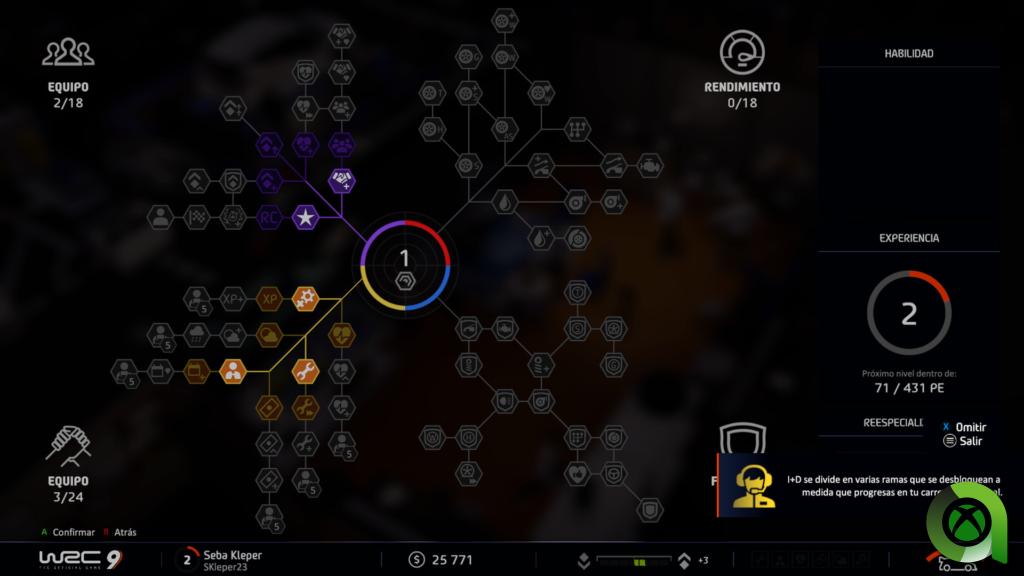
Task: Select the gray rain cloud skill node
Action: [x=196, y=334]
